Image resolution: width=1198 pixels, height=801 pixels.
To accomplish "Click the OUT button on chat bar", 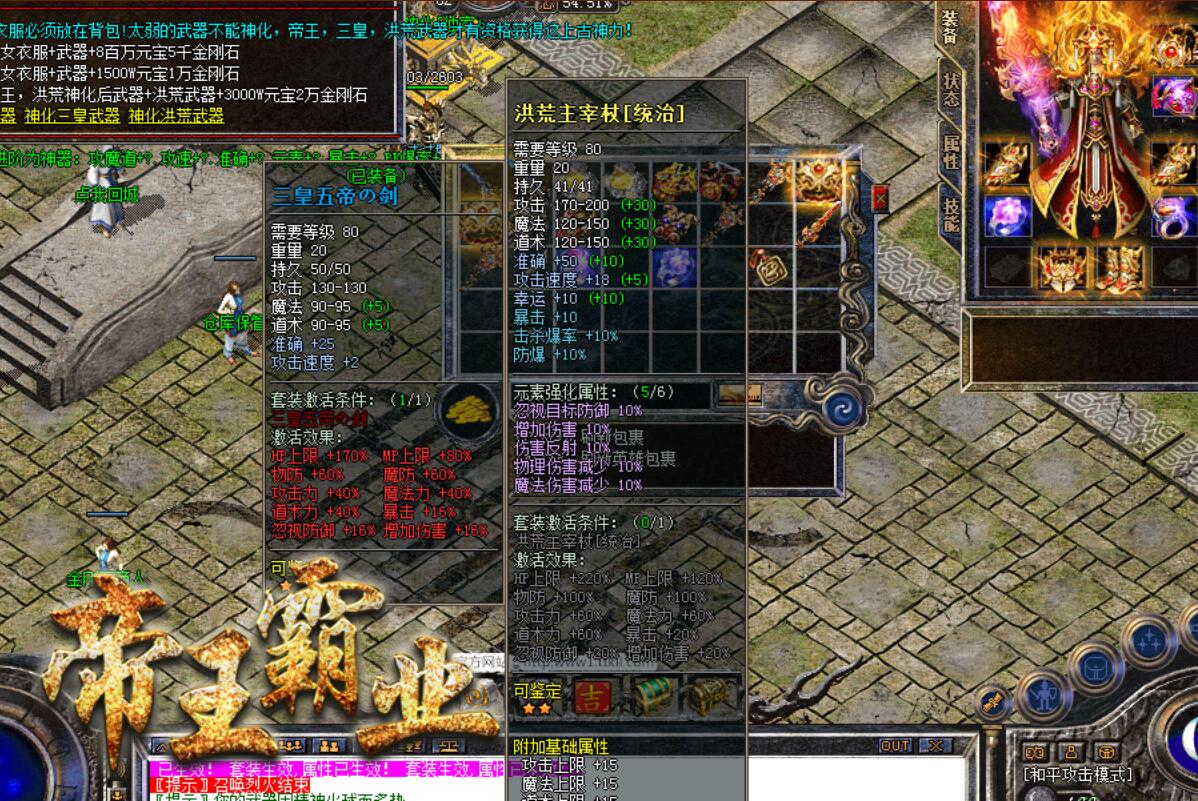I will point(895,746).
